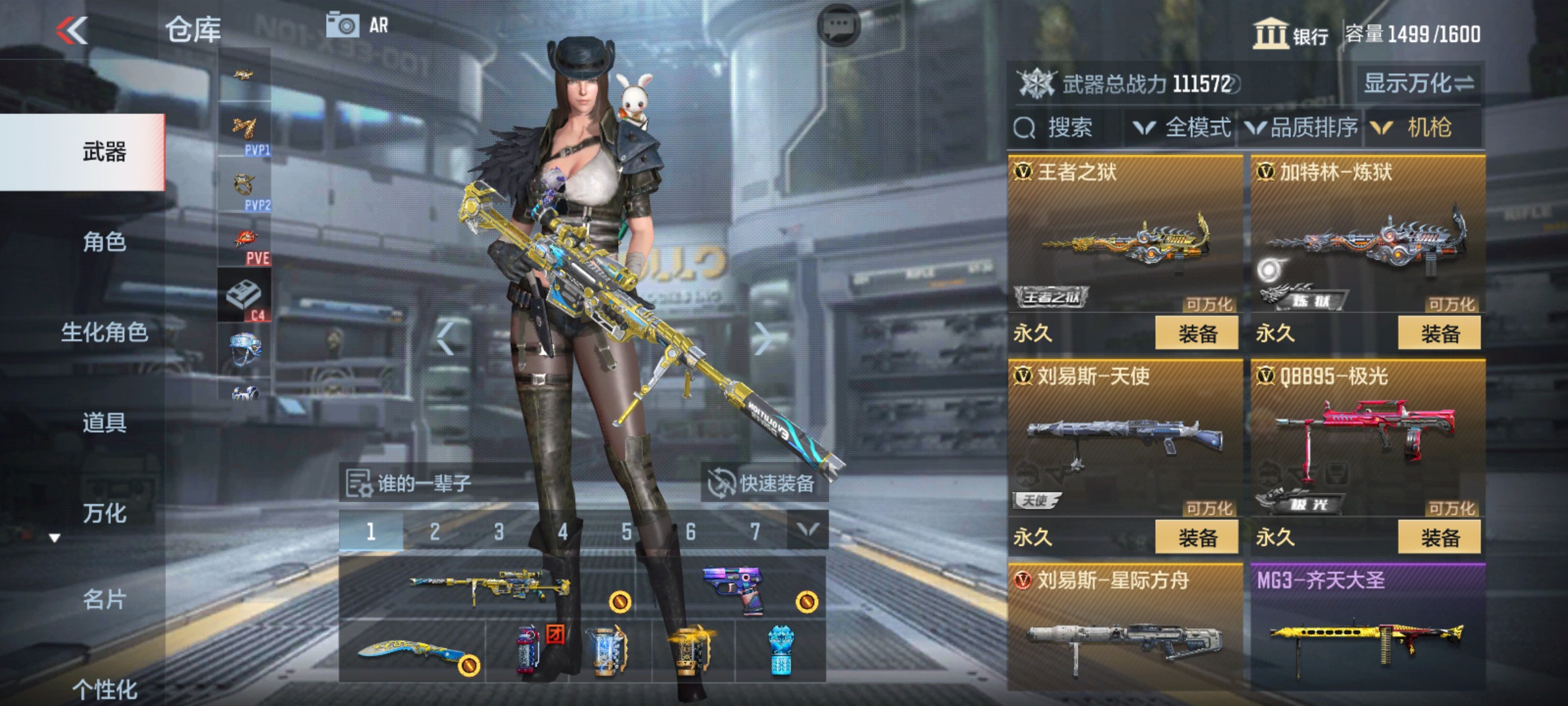Select the PVP2 equipment slot icon

(247, 190)
